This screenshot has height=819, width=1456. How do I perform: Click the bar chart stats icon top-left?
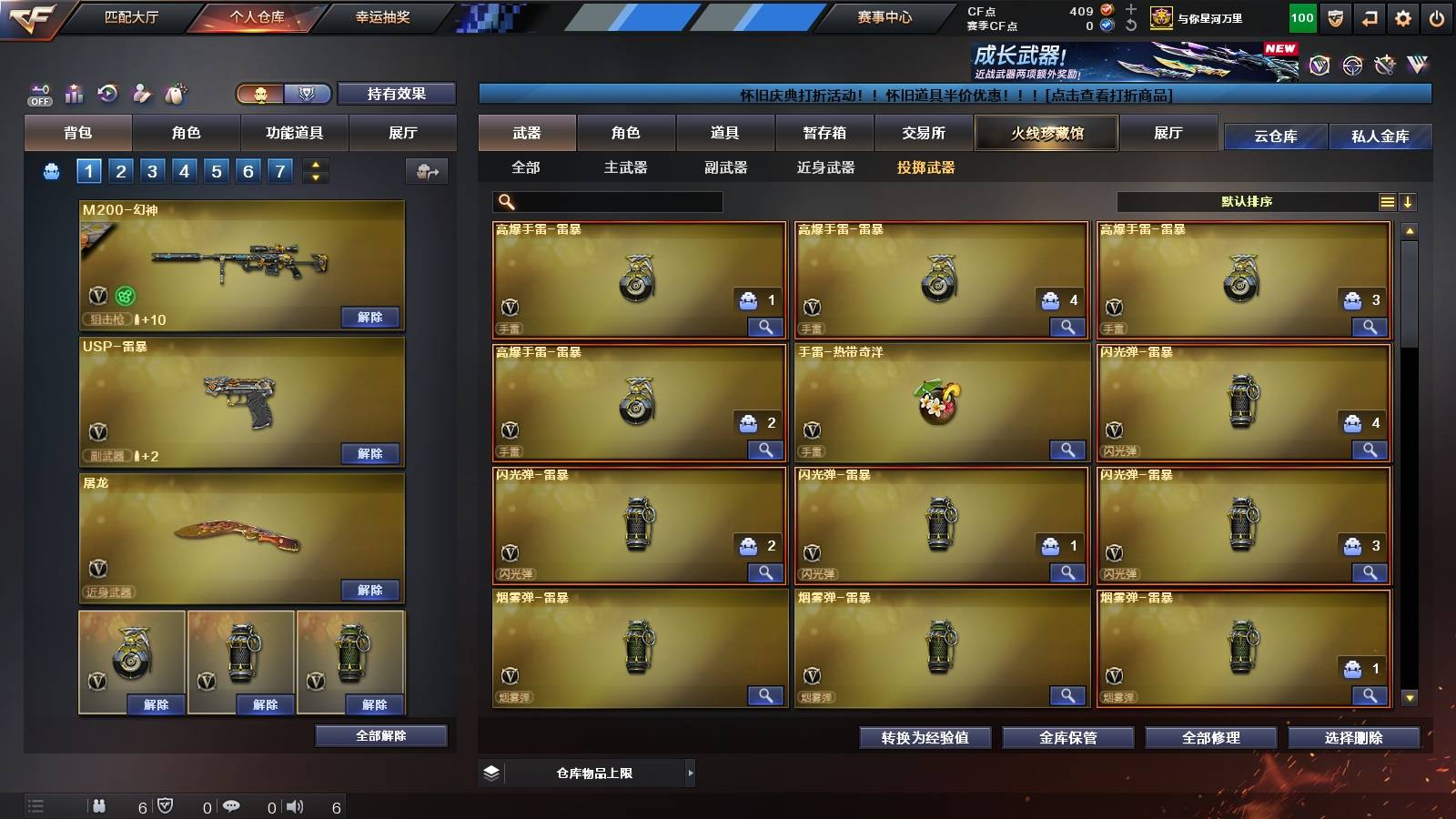coord(75,93)
